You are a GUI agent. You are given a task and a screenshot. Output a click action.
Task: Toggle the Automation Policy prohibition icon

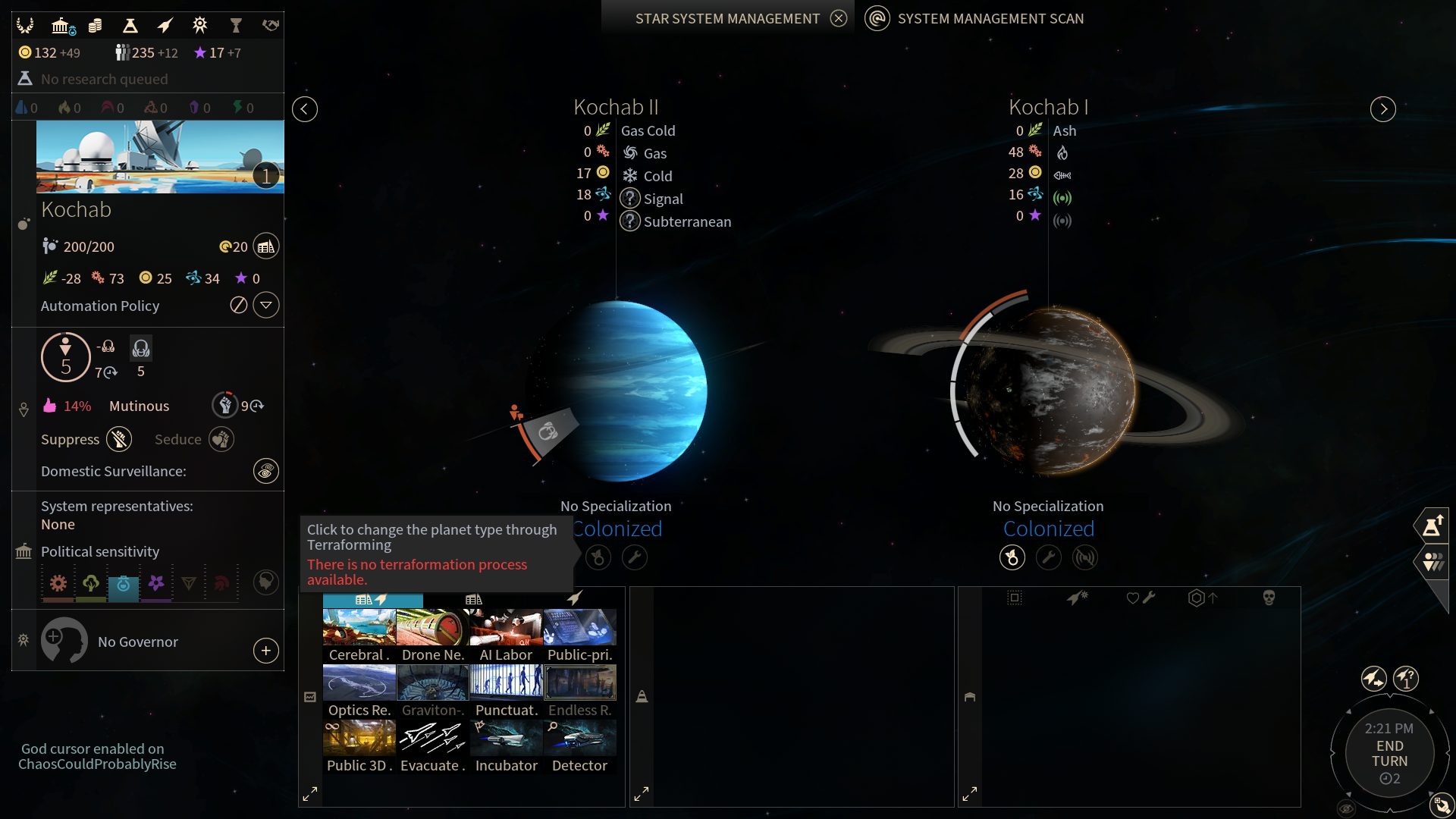pyautogui.click(x=238, y=305)
